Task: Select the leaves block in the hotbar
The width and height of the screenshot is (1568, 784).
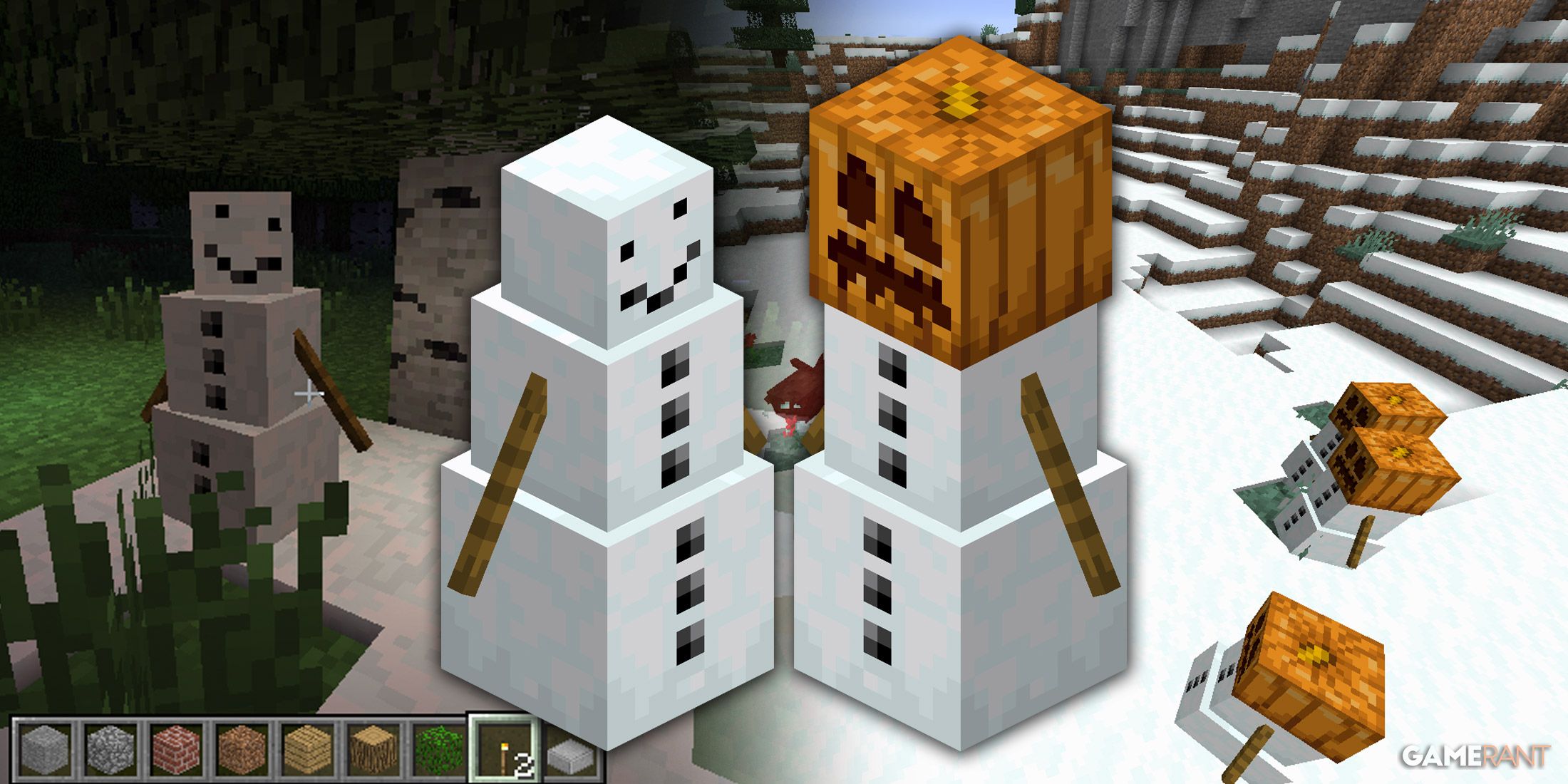Action: (x=438, y=748)
